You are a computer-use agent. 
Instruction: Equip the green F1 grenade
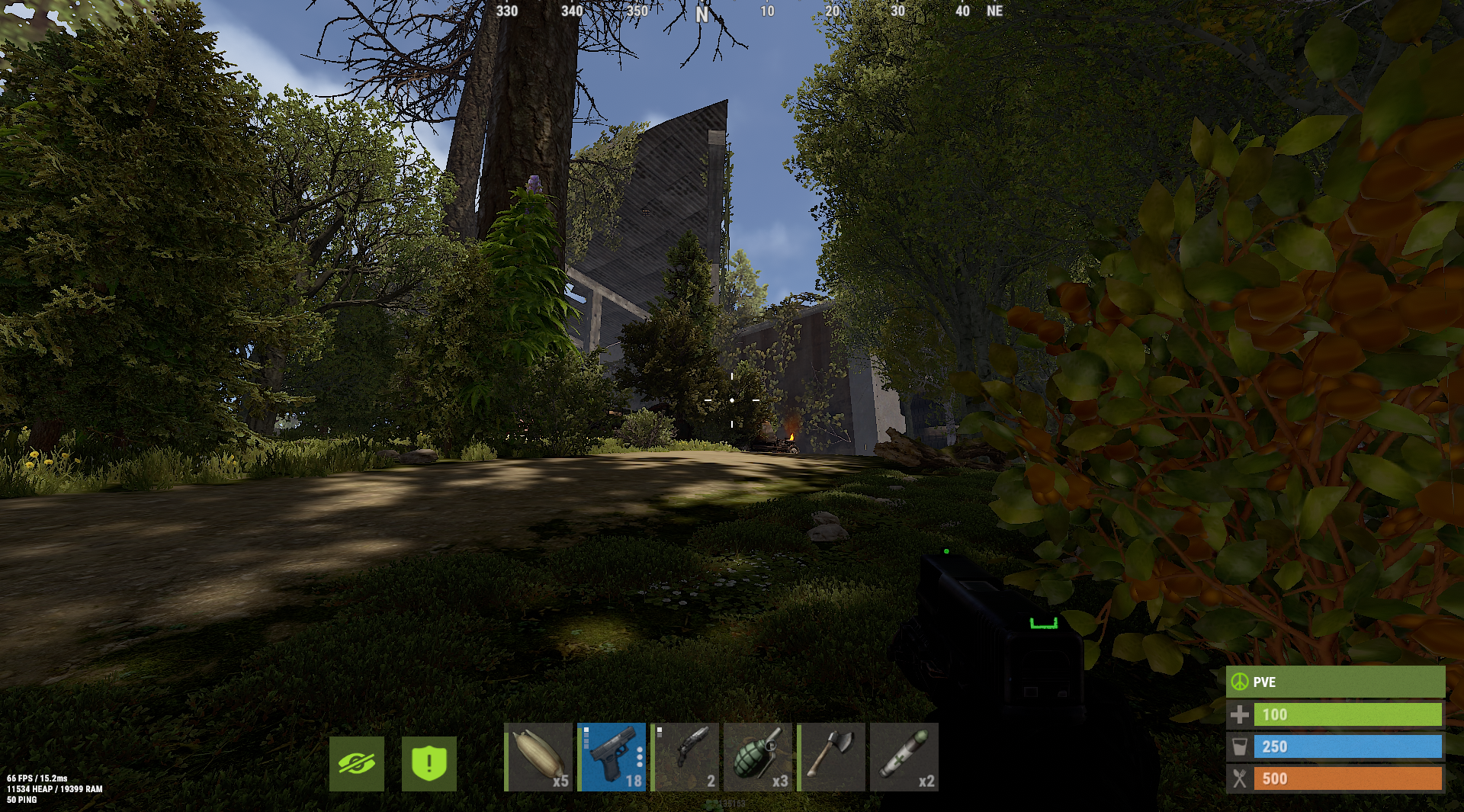759,757
